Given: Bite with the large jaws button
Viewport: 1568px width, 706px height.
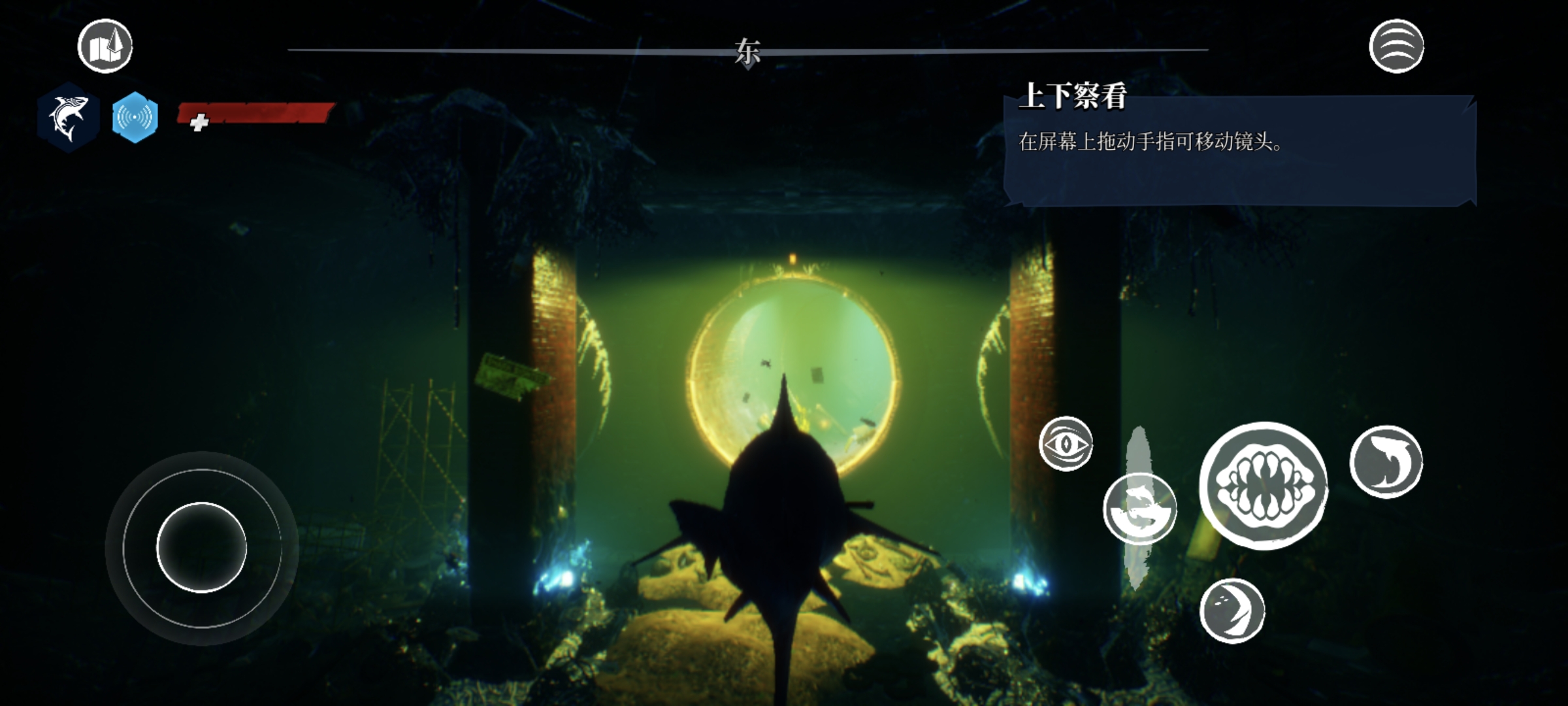Looking at the screenshot, I should pos(1264,486).
